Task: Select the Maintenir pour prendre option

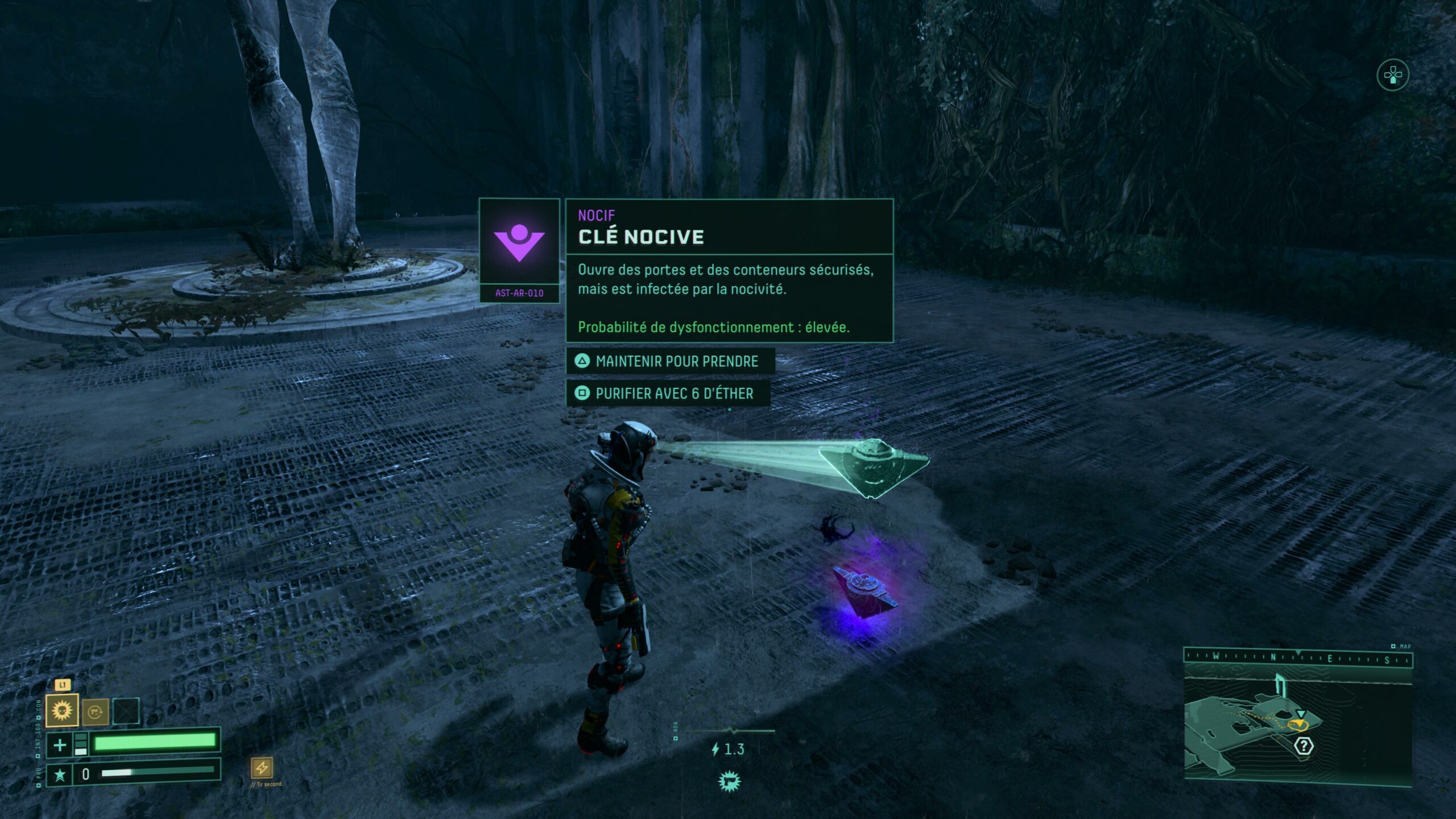Action: point(670,361)
